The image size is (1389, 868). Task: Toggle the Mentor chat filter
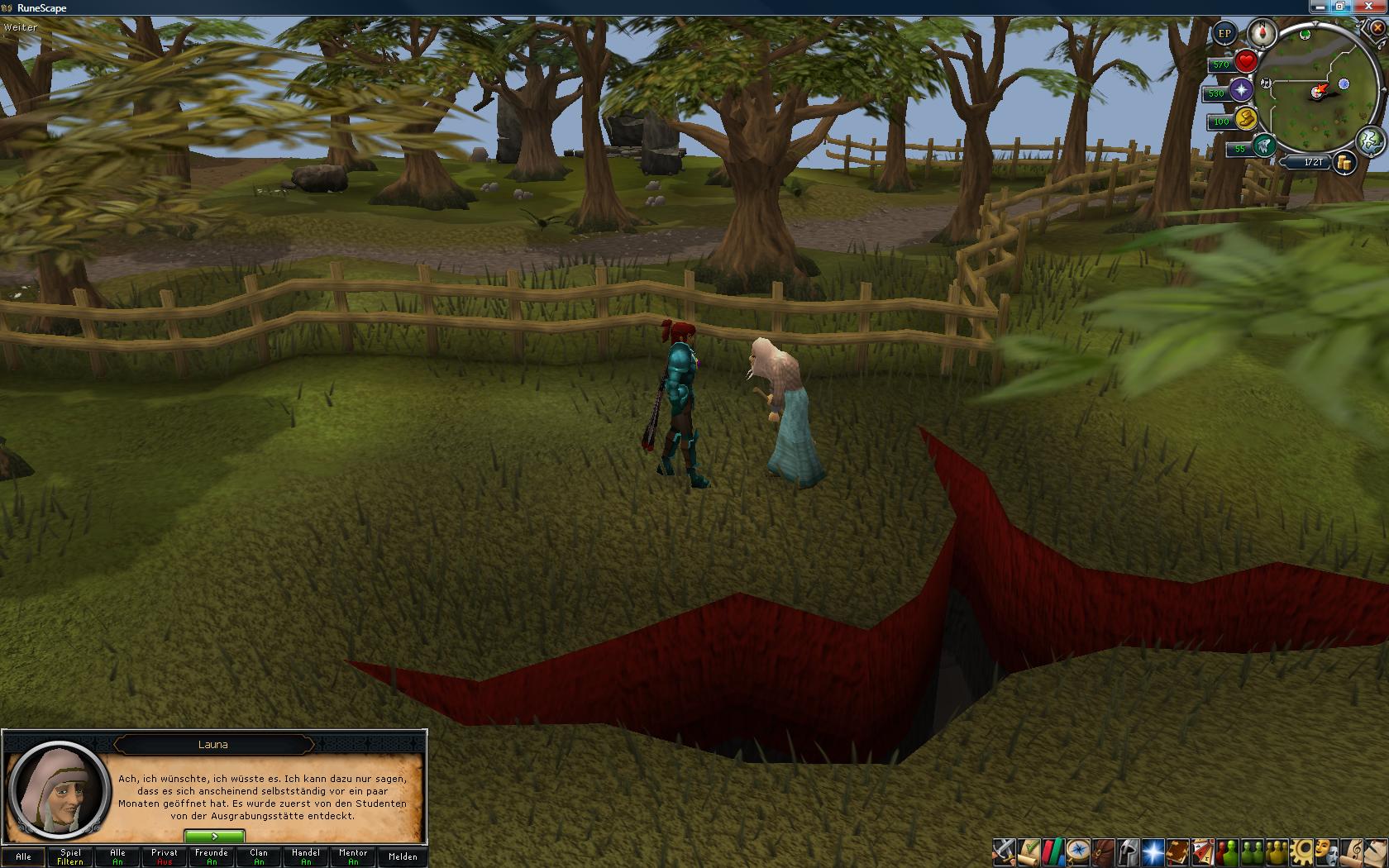(353, 856)
